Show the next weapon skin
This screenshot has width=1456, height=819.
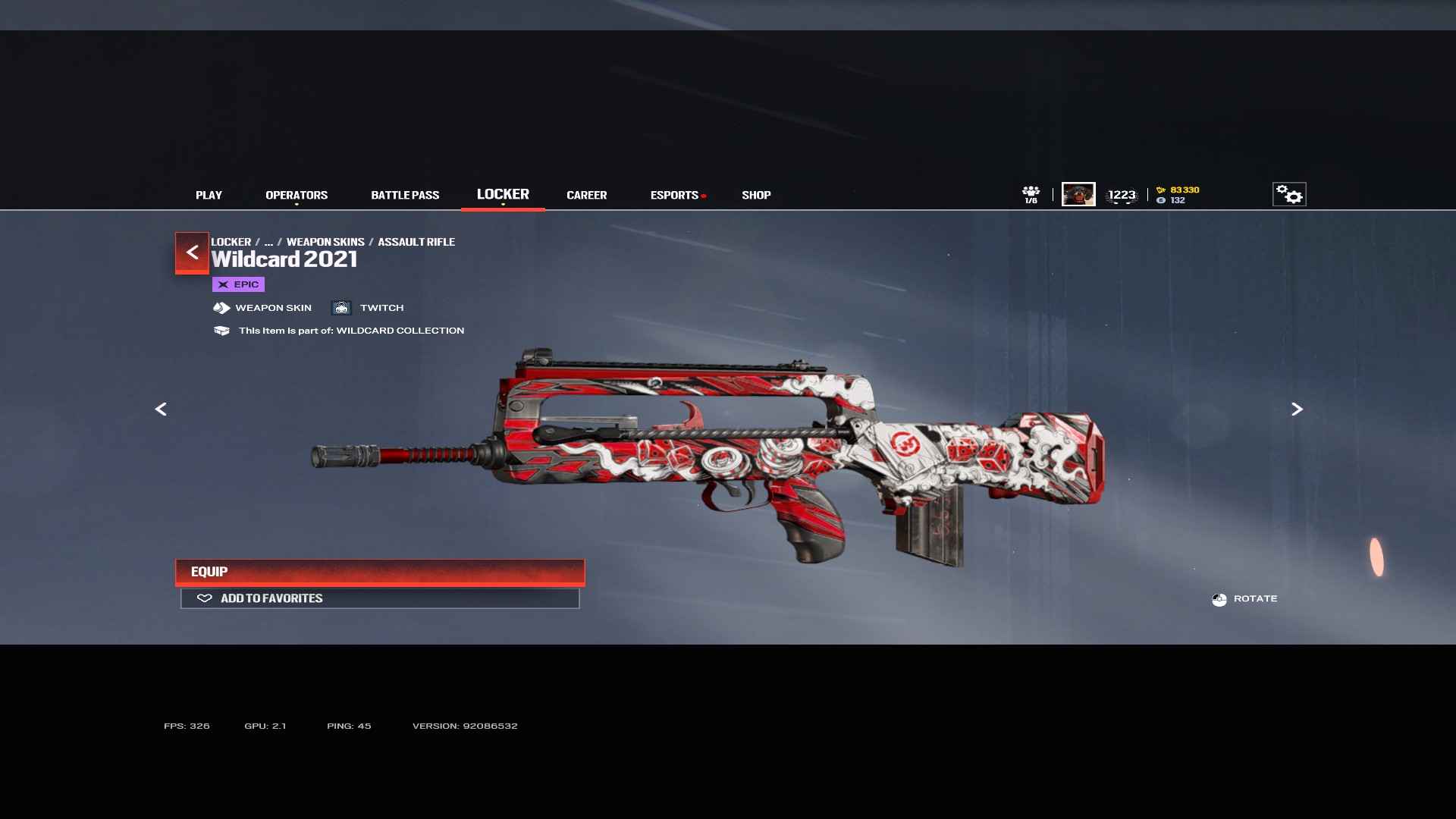1297,409
